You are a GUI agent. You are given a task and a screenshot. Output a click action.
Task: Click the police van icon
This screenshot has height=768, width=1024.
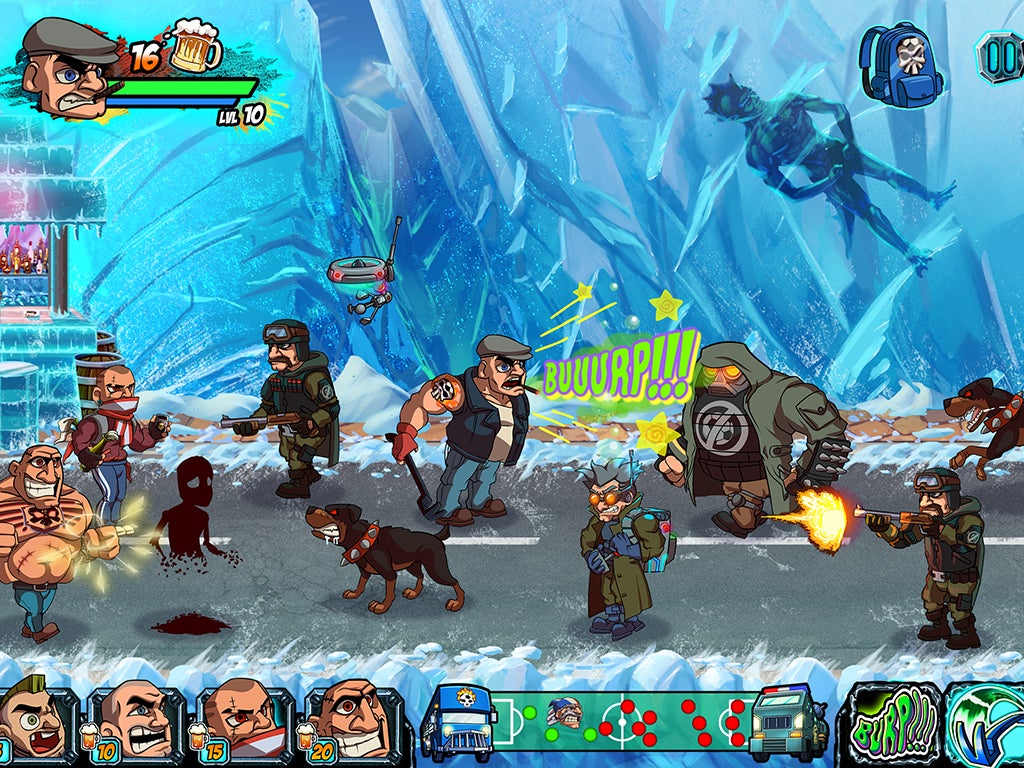(x=789, y=723)
